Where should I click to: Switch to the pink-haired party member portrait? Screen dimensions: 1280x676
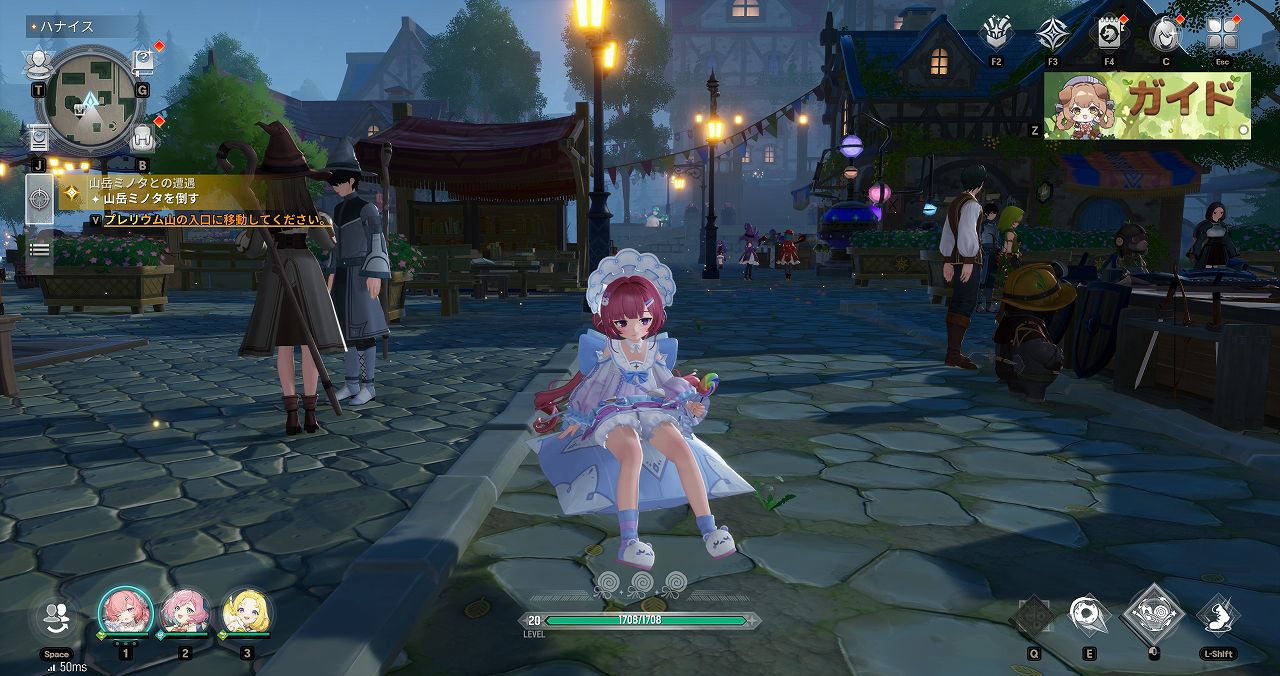tap(185, 612)
